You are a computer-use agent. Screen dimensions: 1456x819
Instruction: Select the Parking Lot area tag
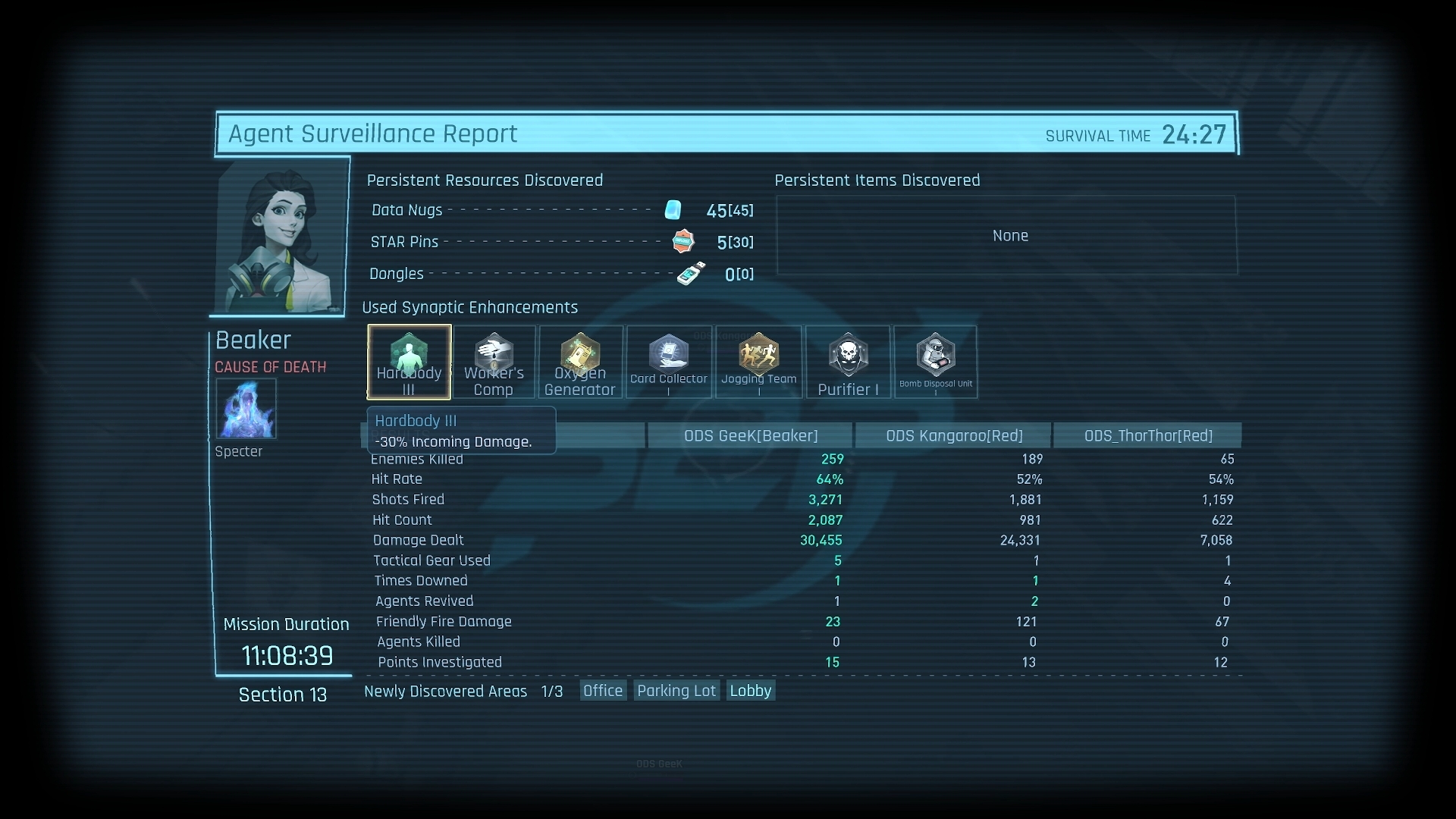tap(676, 691)
